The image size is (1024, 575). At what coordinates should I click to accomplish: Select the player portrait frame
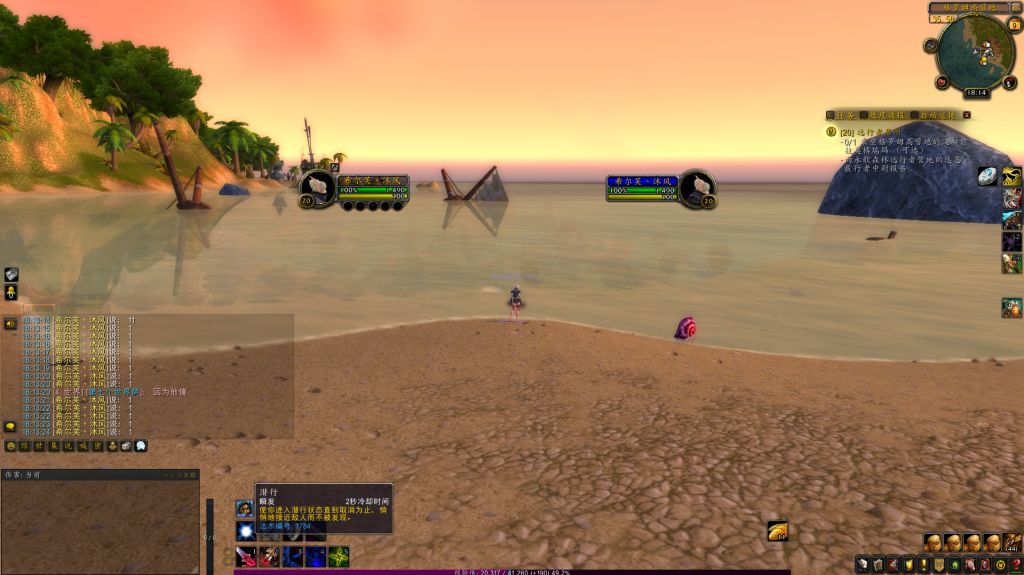point(319,188)
